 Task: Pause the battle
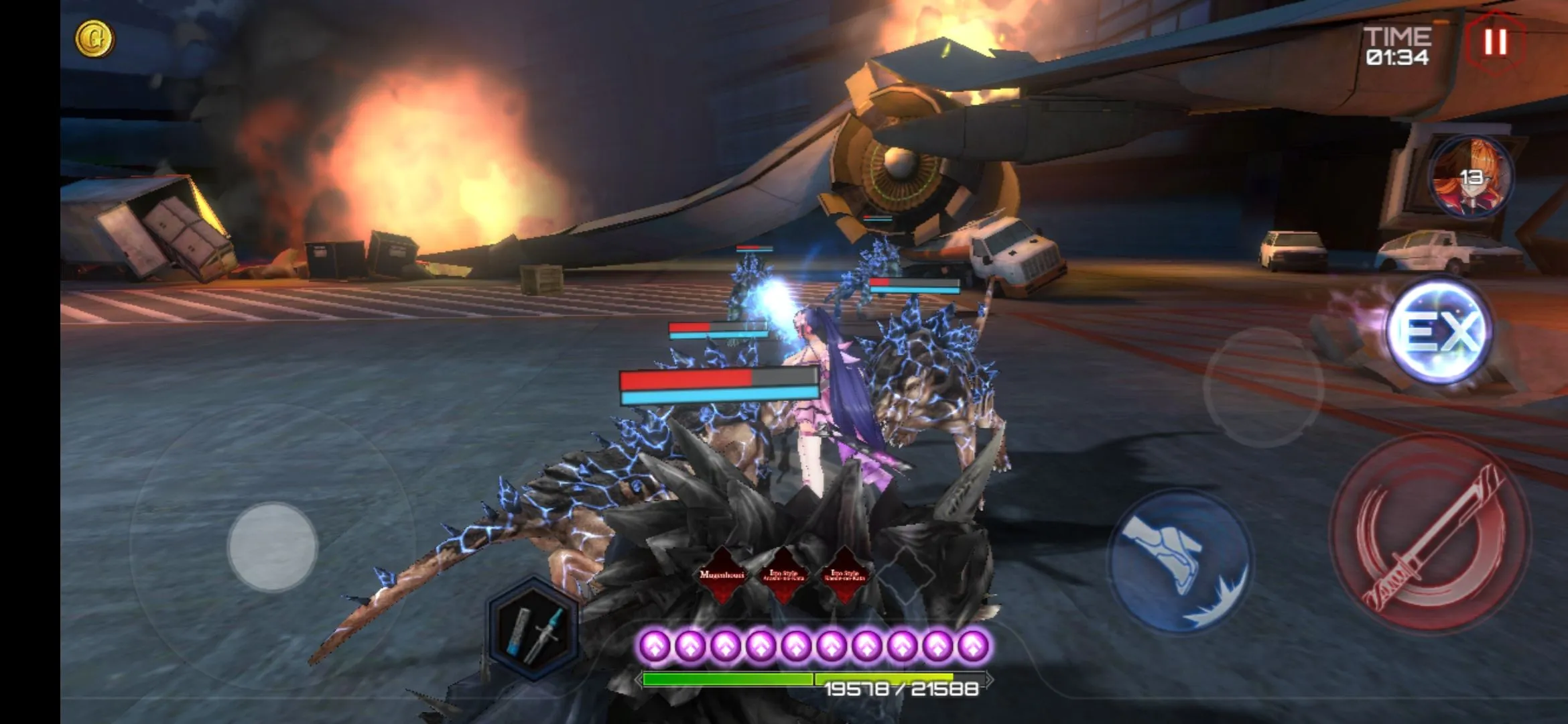click(1495, 42)
